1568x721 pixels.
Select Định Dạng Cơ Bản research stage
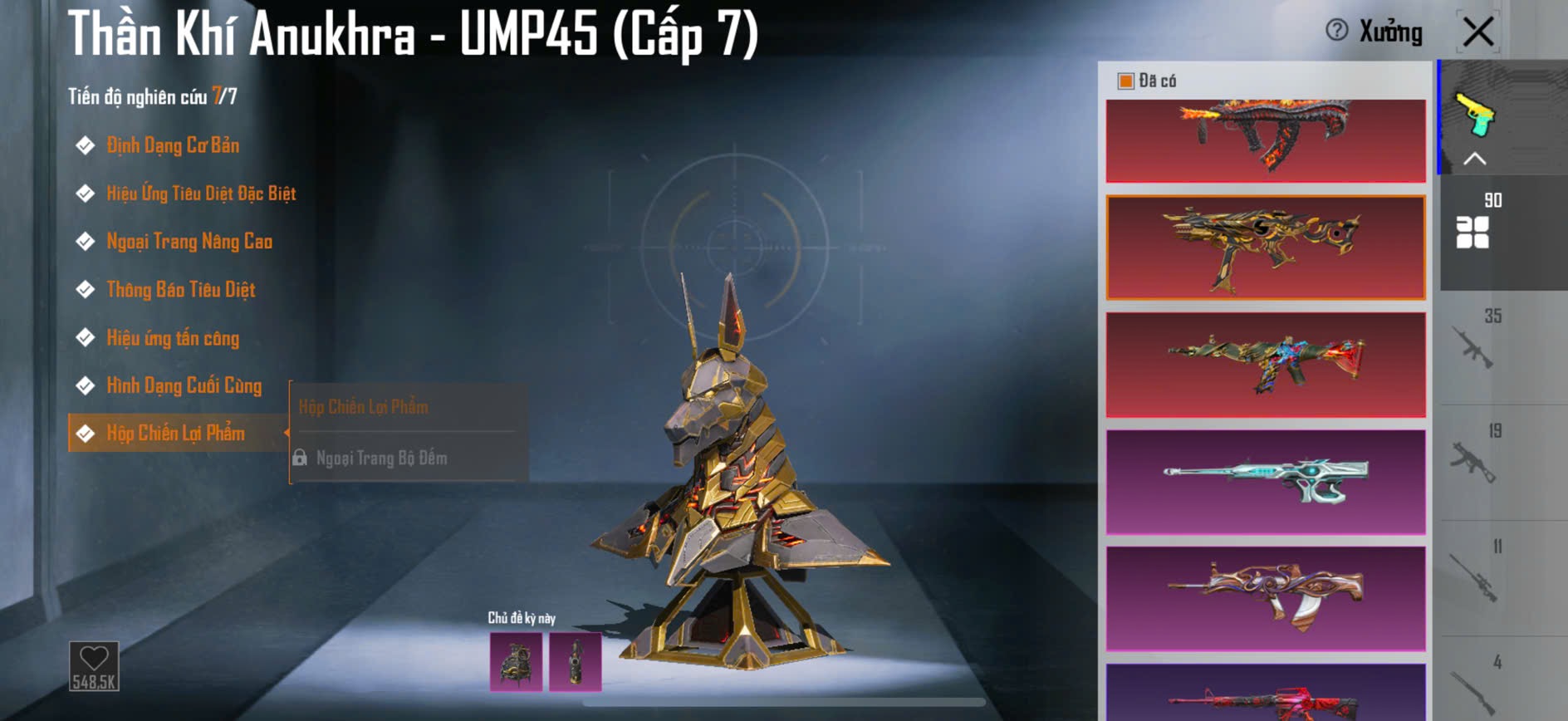pyautogui.click(x=172, y=146)
